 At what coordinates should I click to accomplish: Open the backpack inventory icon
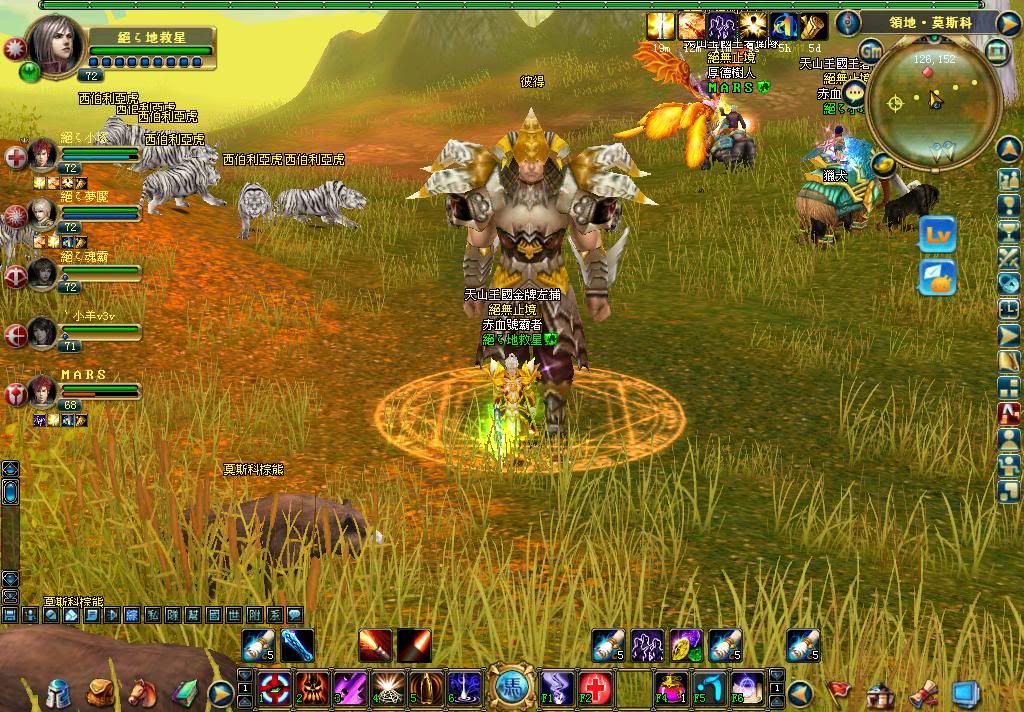[100, 690]
